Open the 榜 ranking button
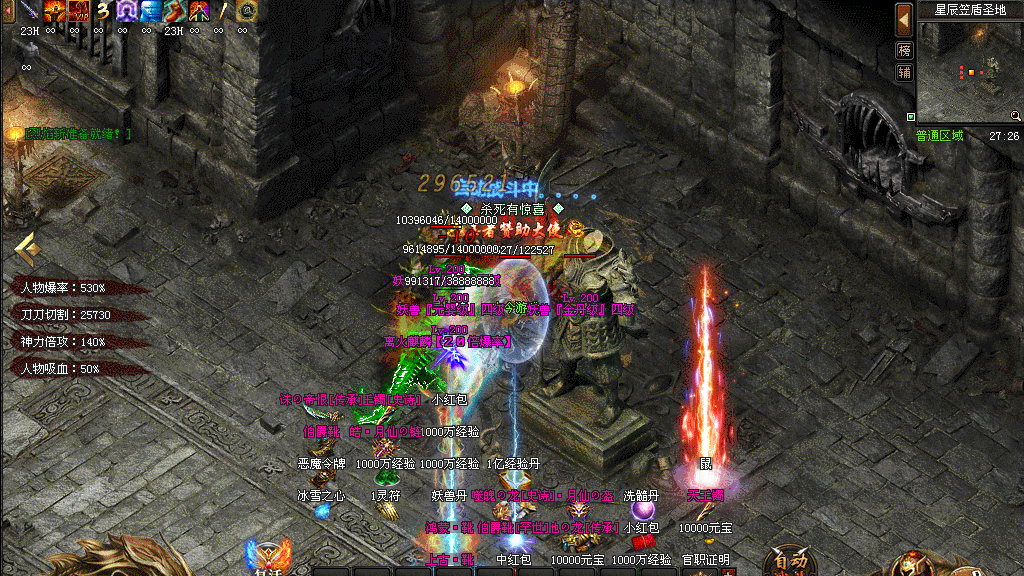This screenshot has width=1024, height=576. [x=904, y=50]
